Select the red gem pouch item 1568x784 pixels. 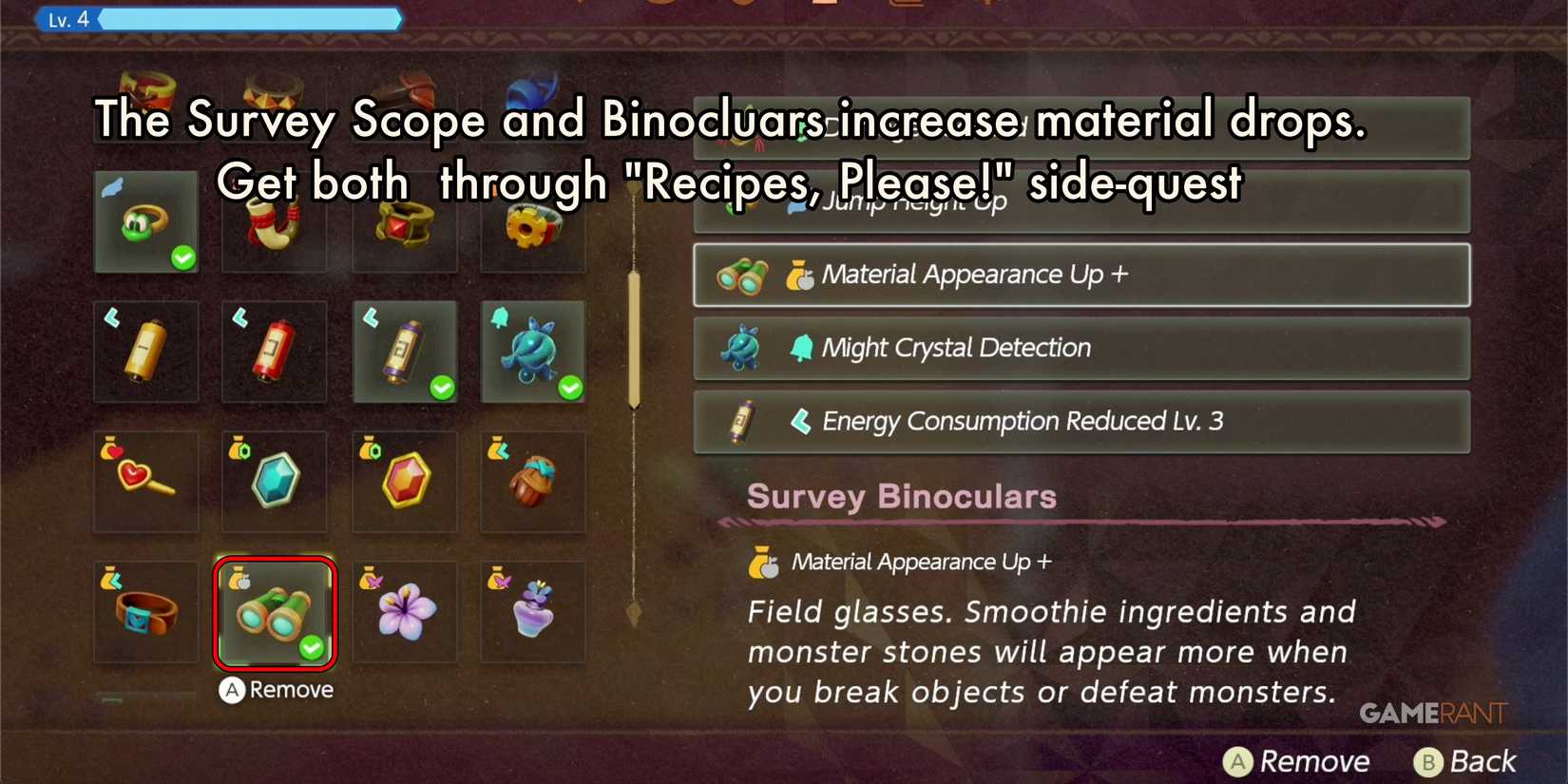click(x=404, y=482)
